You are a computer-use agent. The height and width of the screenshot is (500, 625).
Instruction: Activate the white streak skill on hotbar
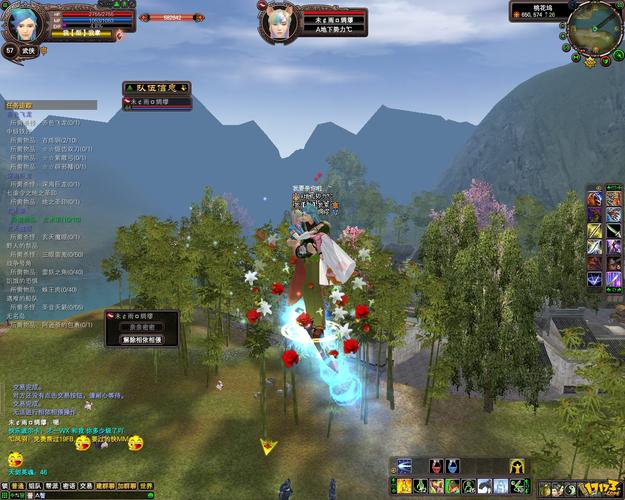point(404,466)
